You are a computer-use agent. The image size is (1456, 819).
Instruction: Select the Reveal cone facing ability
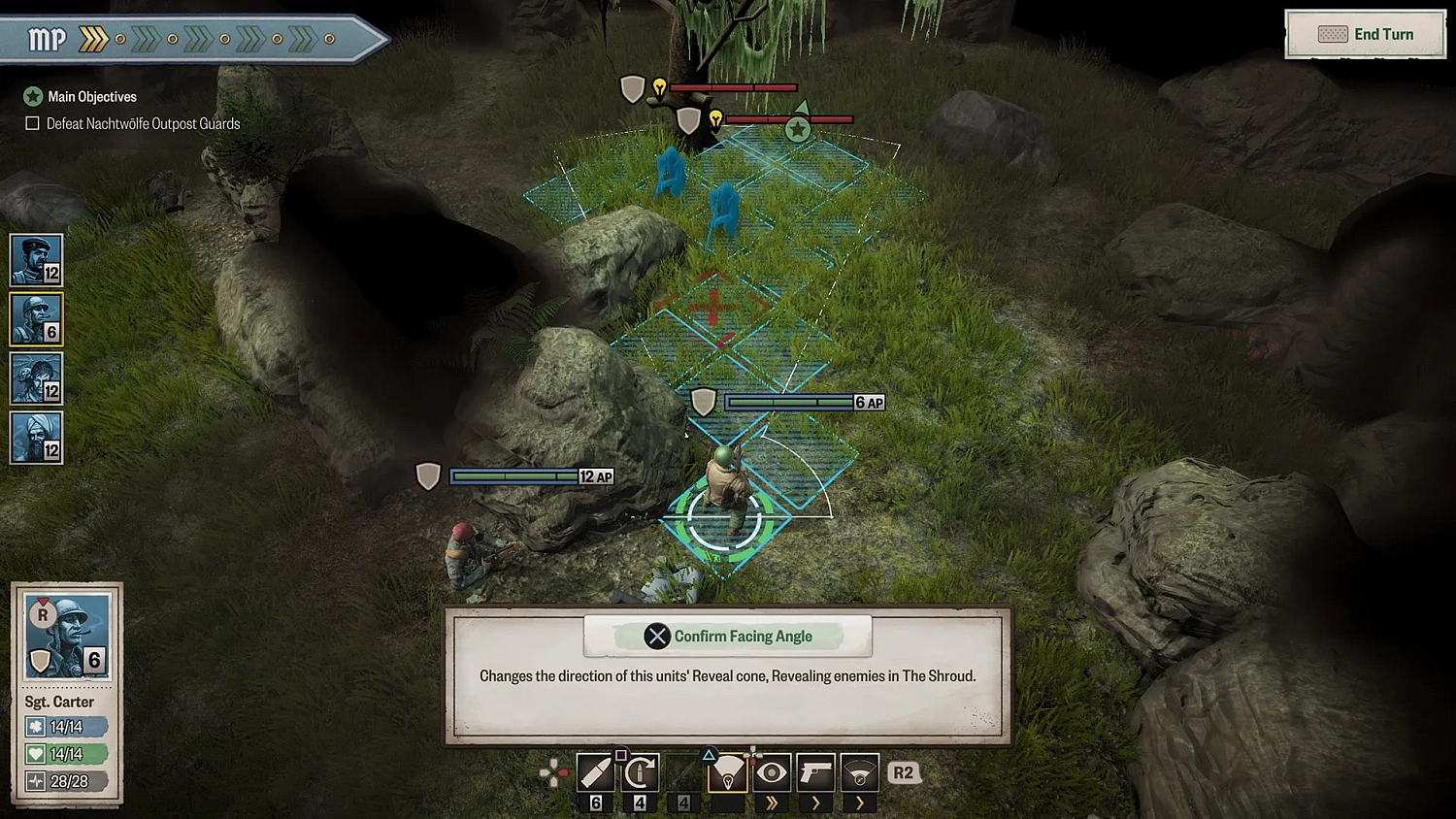pyautogui.click(x=728, y=771)
